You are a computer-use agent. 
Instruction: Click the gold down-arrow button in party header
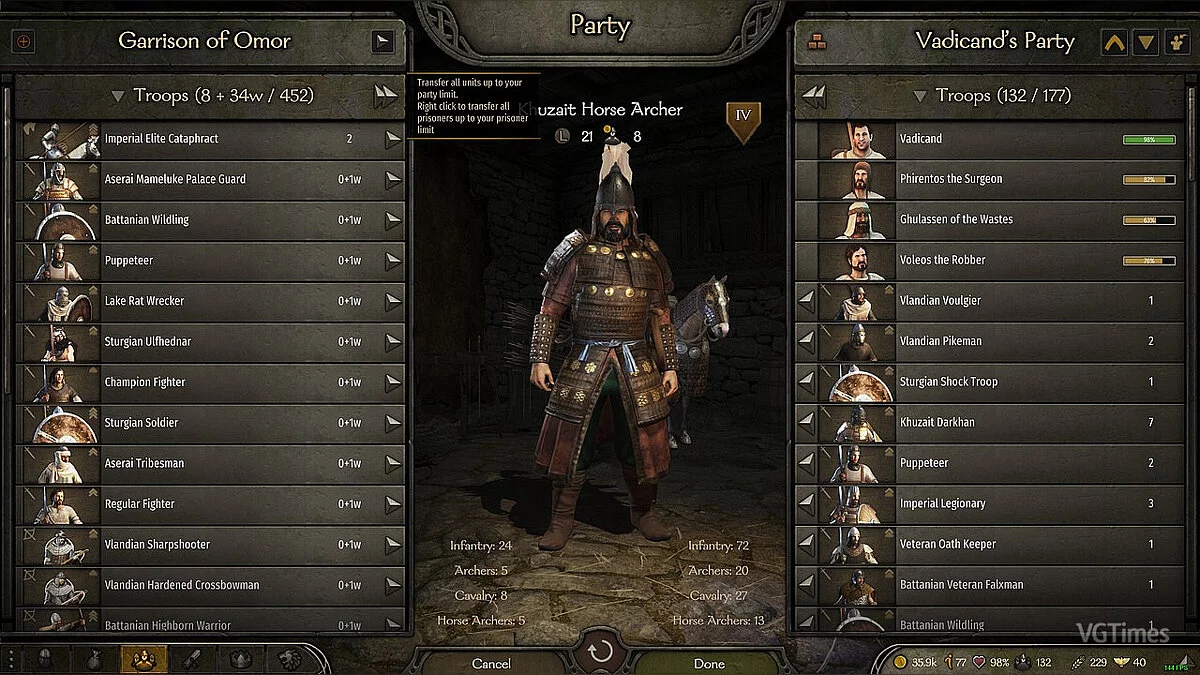pos(1146,42)
